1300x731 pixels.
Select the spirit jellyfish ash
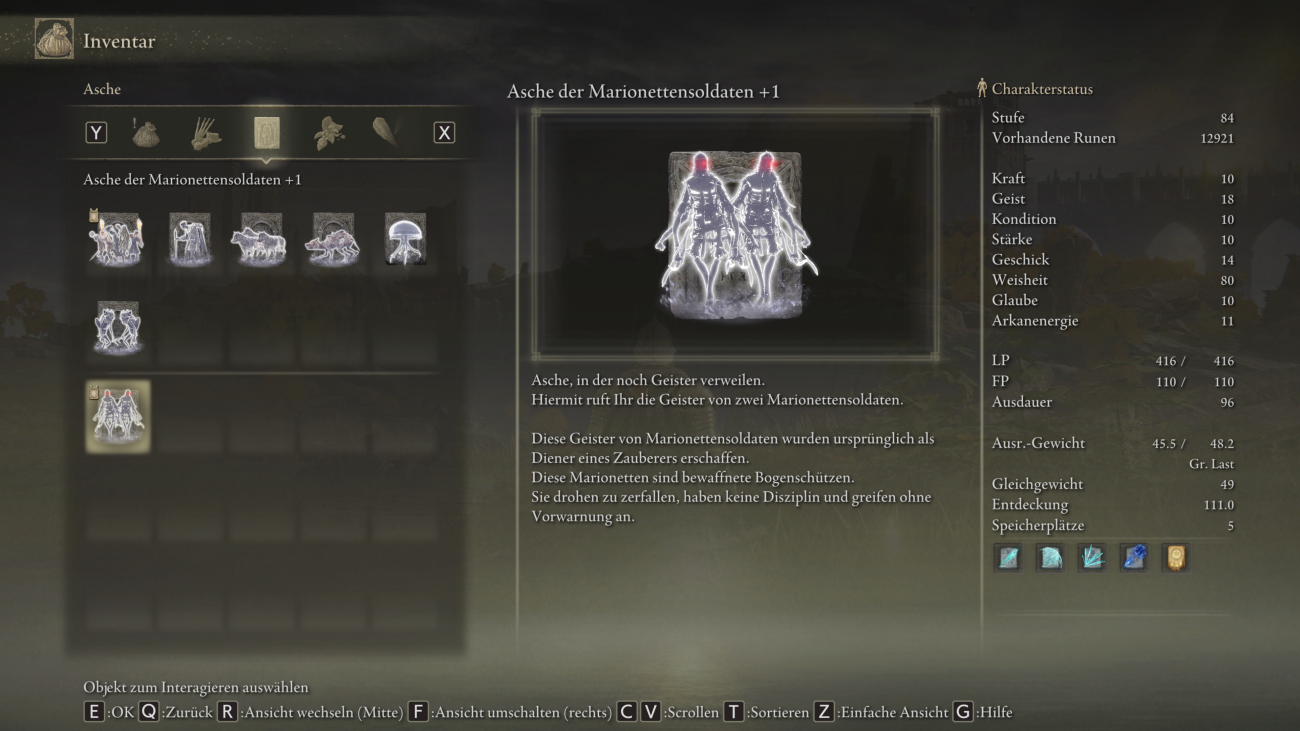coord(405,239)
